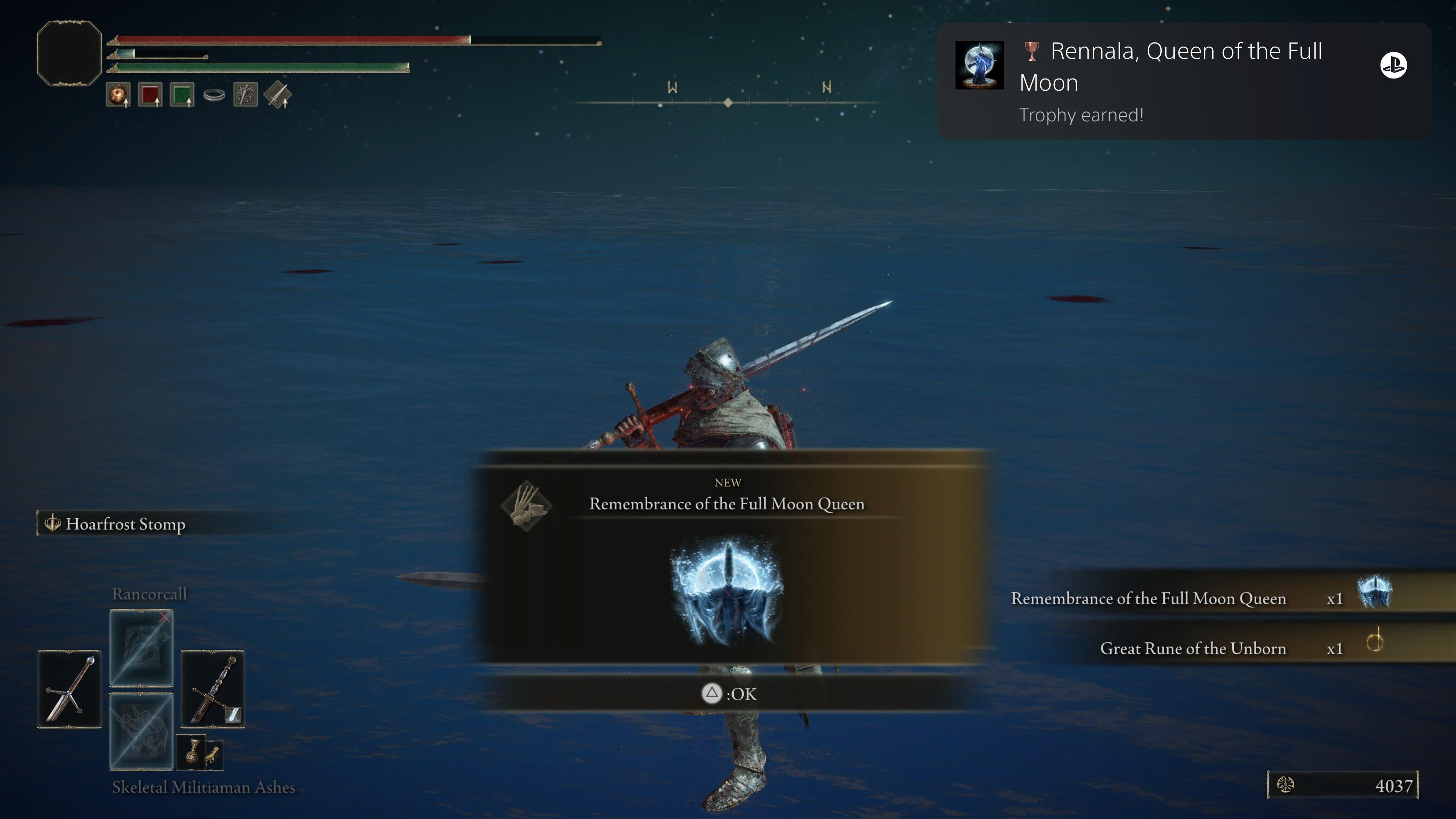Viewport: 1456px width, 819px height.
Task: Click the silver ring status icon
Action: point(214,95)
